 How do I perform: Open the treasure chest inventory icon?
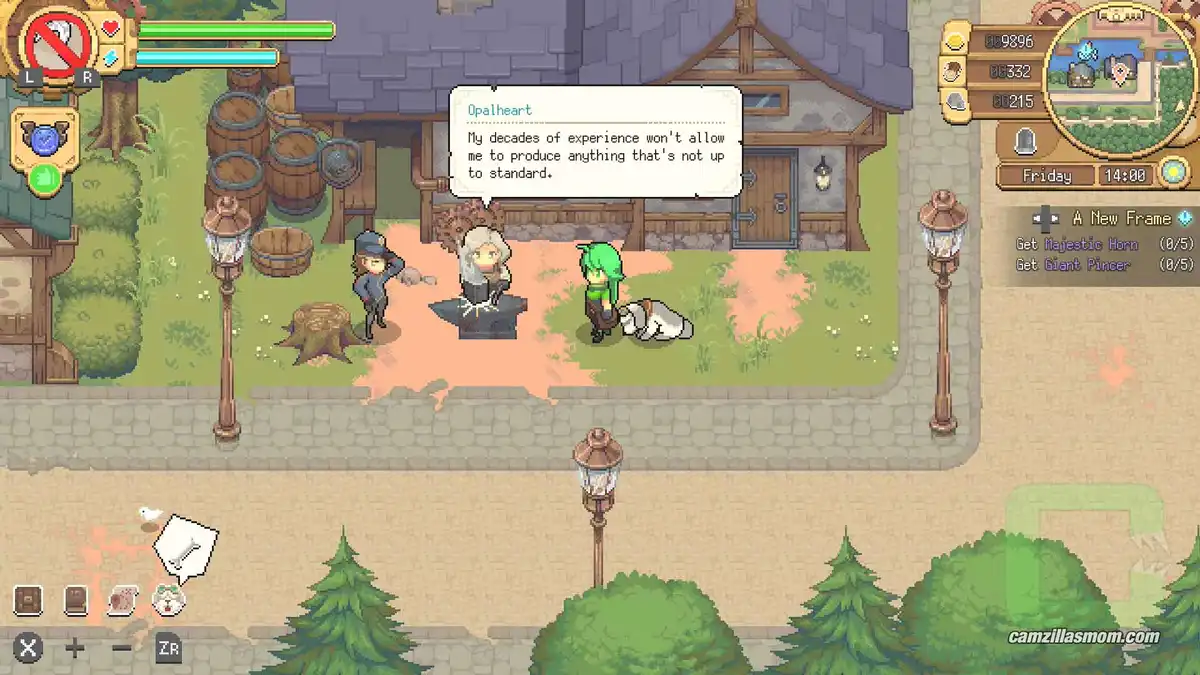click(28, 600)
